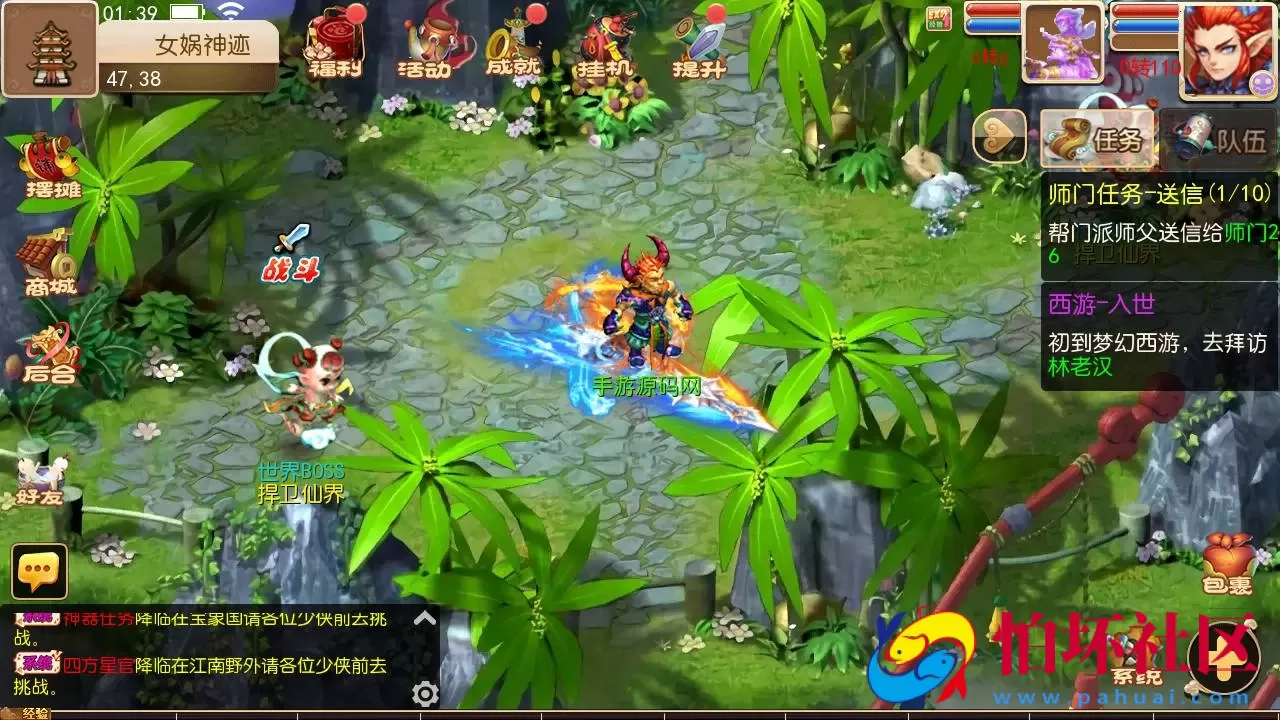Open the 活动 activities panel
1280x720 pixels.
click(430, 45)
